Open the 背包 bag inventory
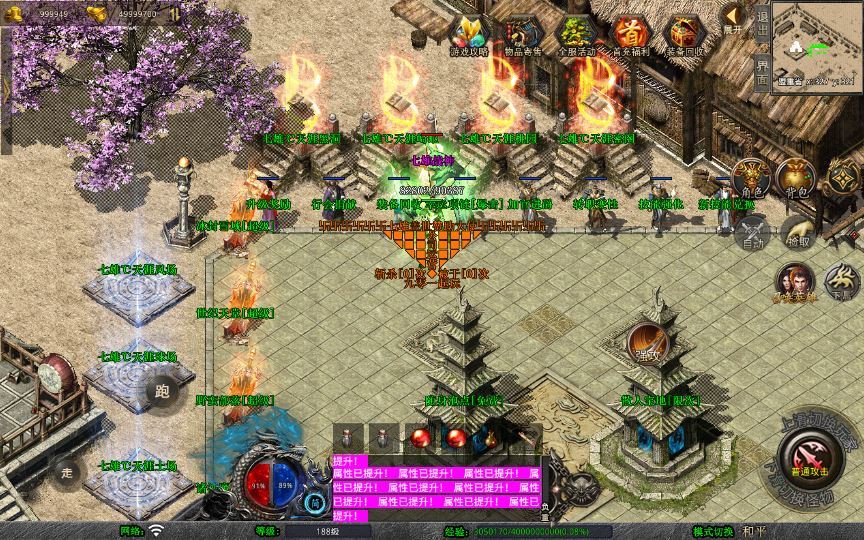864x540 pixels. pos(796,178)
